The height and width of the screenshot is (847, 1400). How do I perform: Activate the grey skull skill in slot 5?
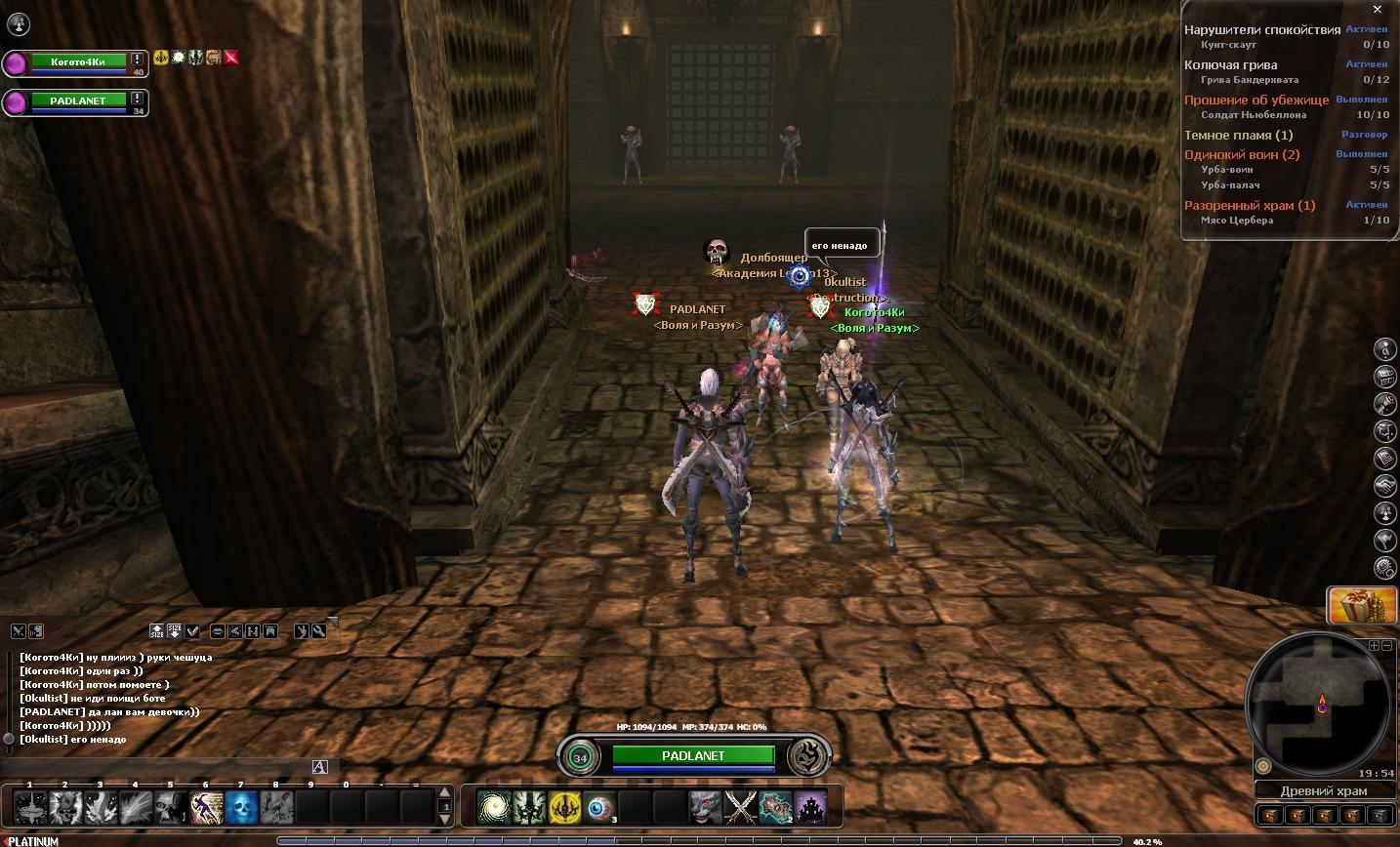tap(171, 807)
